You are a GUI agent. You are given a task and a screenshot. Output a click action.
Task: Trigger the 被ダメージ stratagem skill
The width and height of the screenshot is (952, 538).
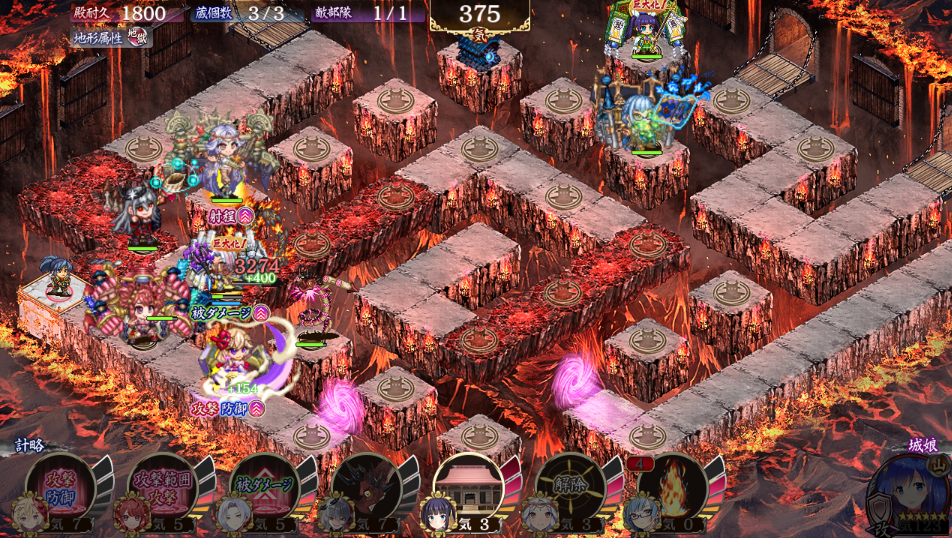point(265,487)
